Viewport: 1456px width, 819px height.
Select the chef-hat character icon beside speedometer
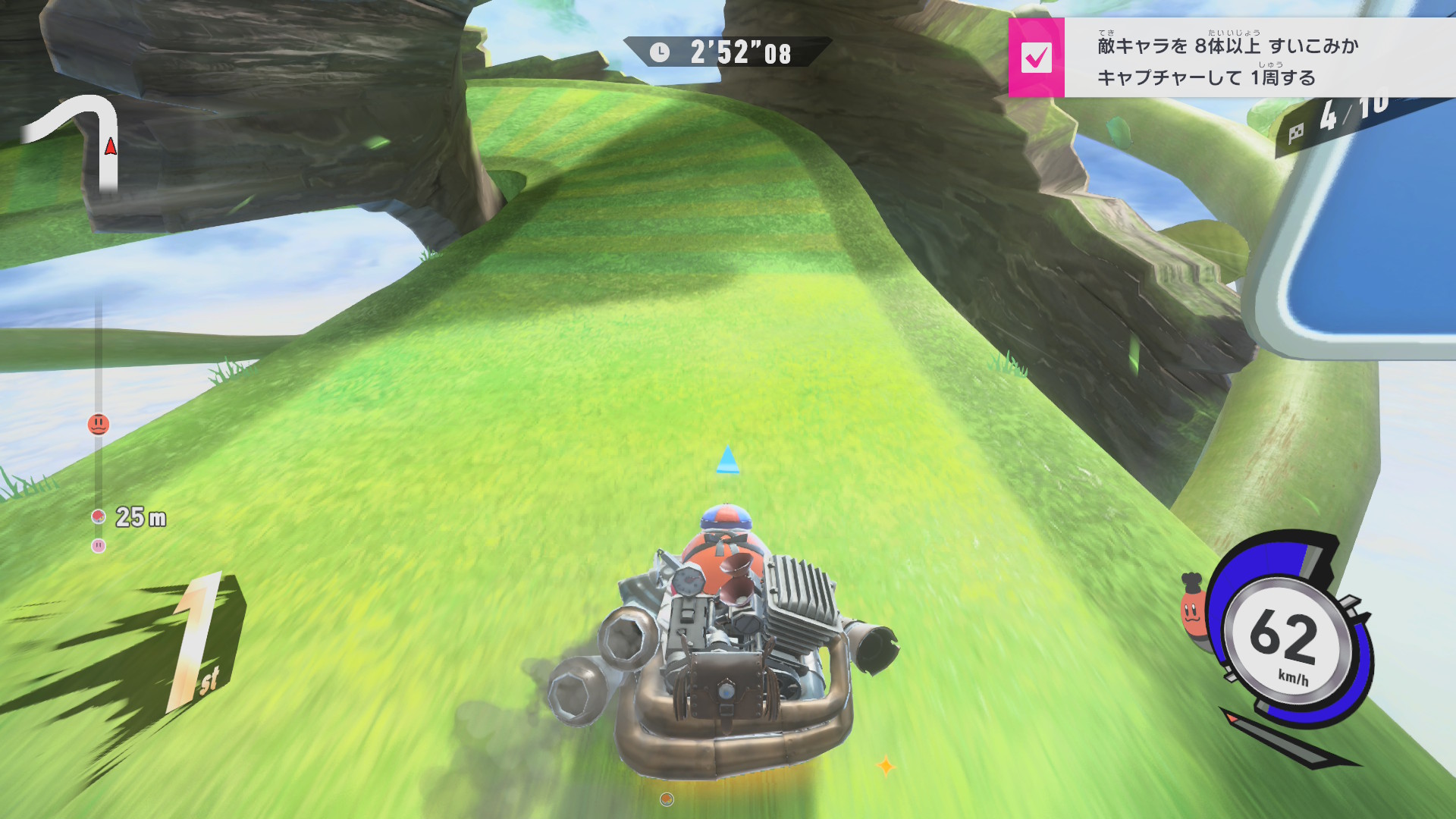(1192, 610)
